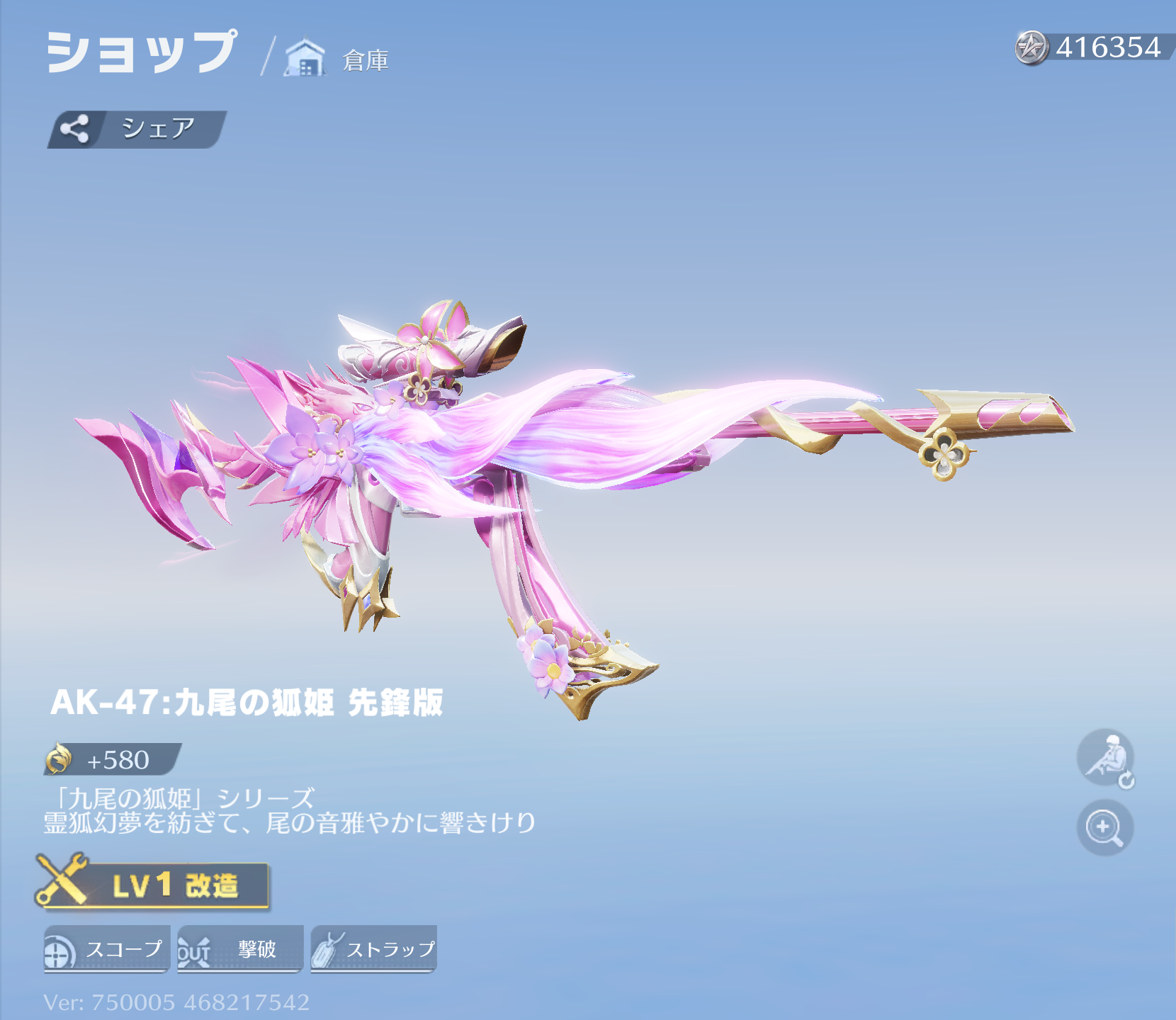Screen dimensions: 1176x1020
Task: Open the 倉庫 warehouse link
Action: [338, 59]
